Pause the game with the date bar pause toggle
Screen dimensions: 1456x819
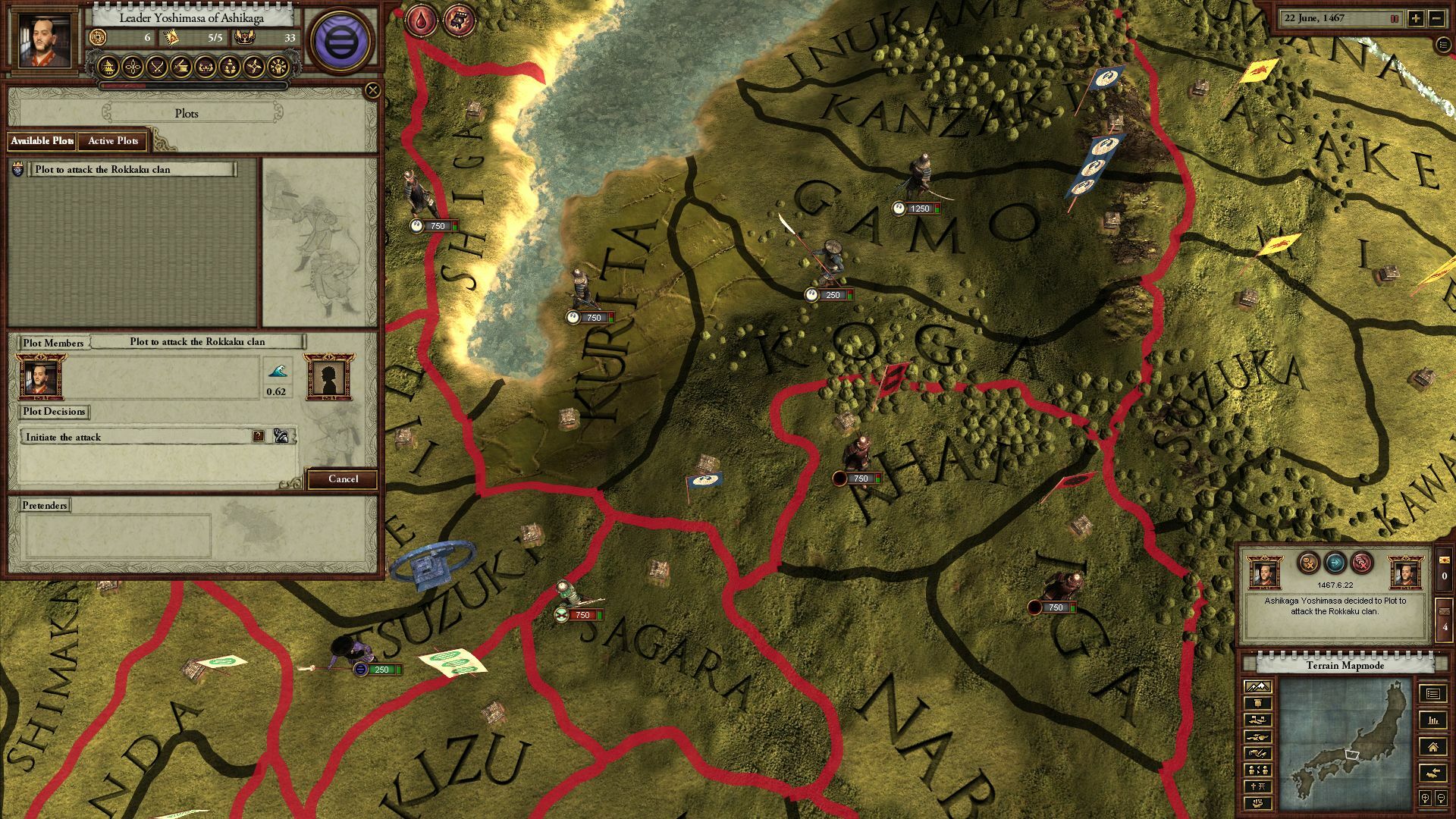[x=1395, y=19]
